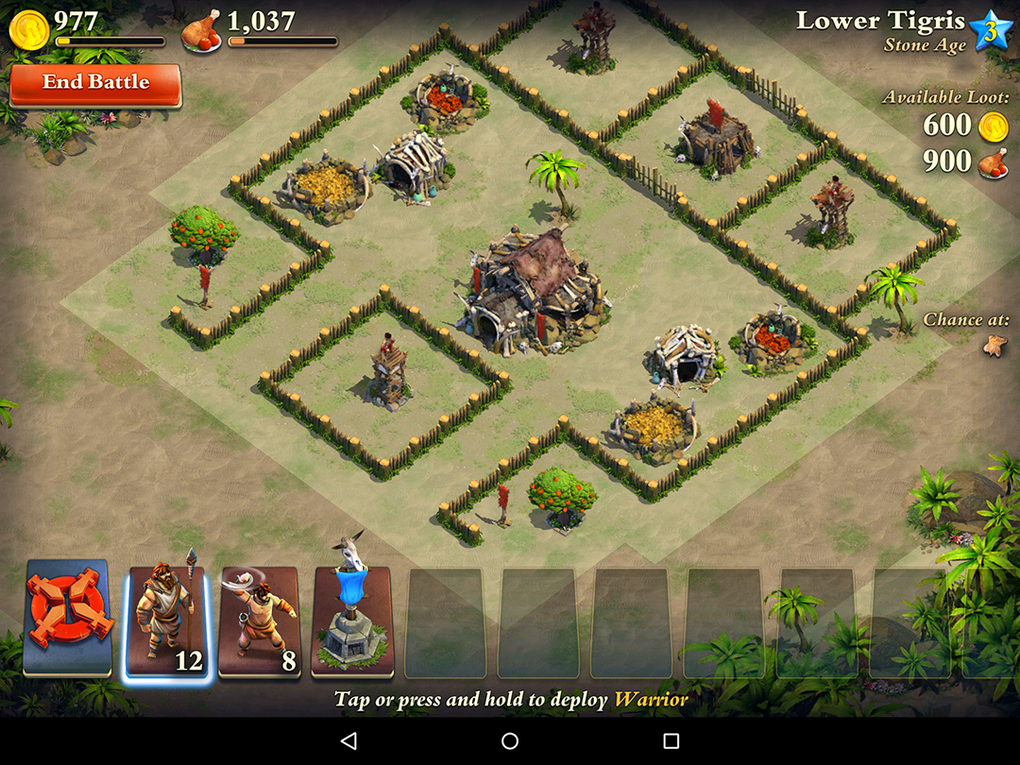1020x765 pixels.
Task: Activate the red rally target card
Action: [x=67, y=614]
